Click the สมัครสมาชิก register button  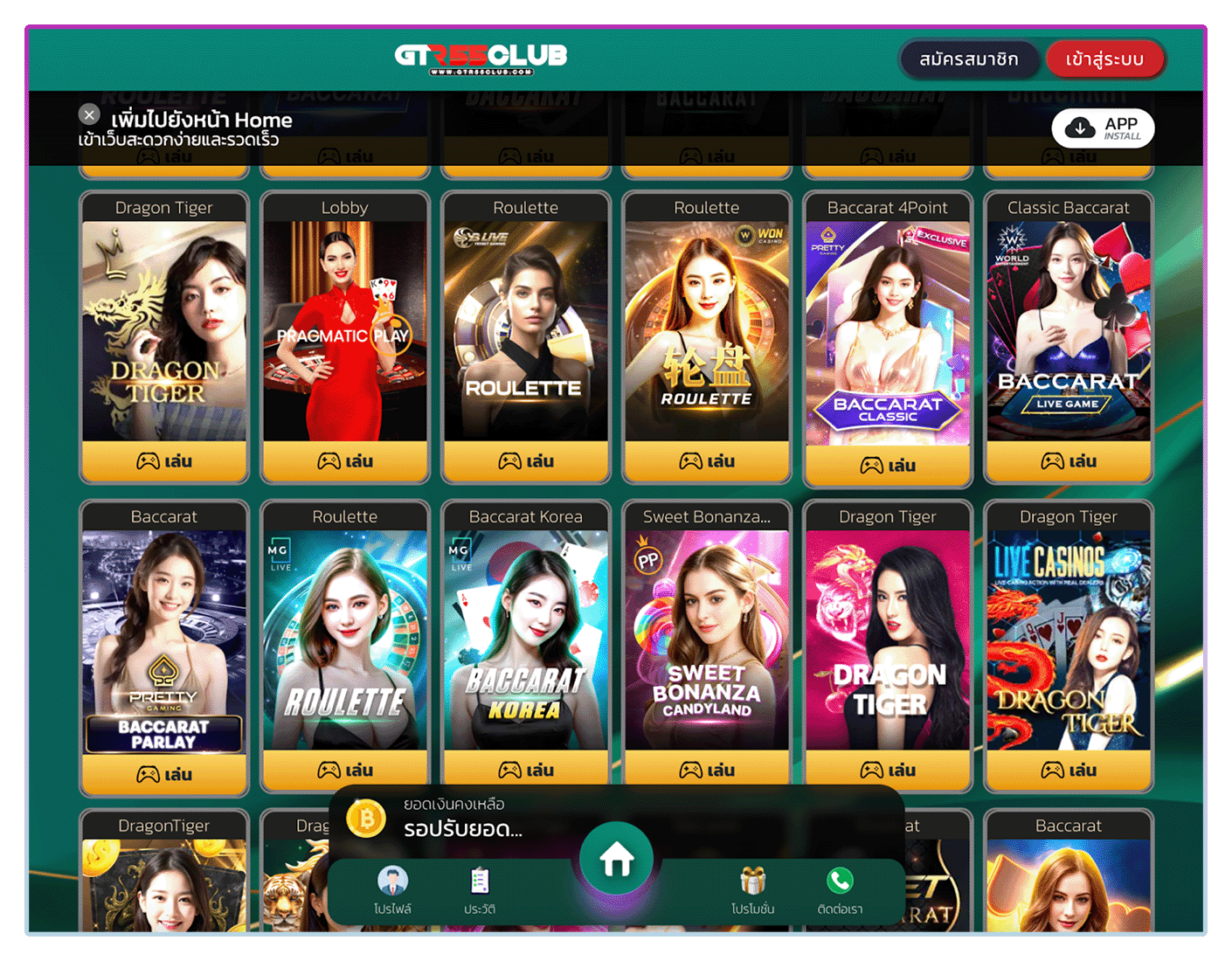(x=969, y=59)
